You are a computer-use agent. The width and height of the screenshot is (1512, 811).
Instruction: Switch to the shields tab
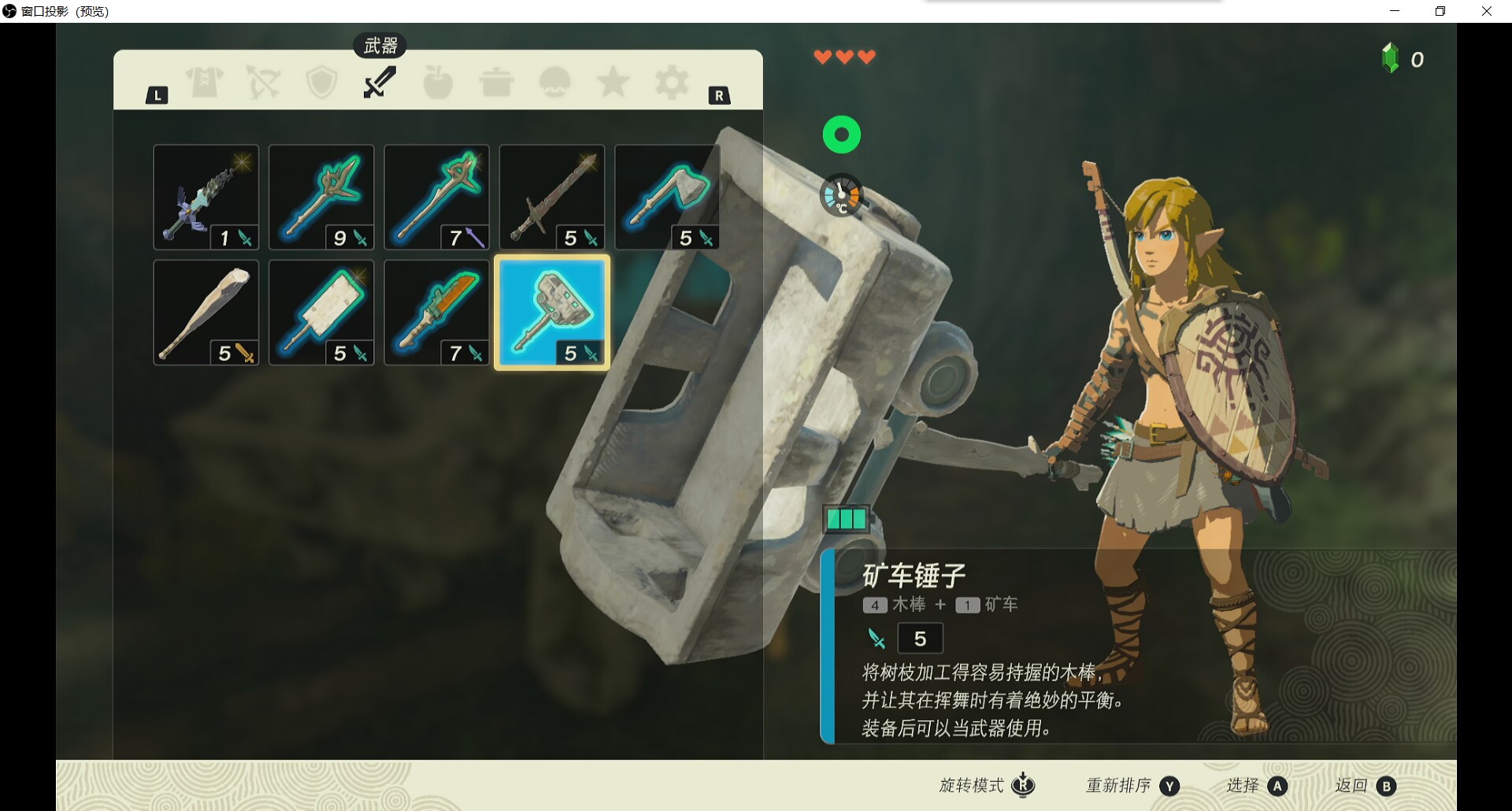(321, 82)
